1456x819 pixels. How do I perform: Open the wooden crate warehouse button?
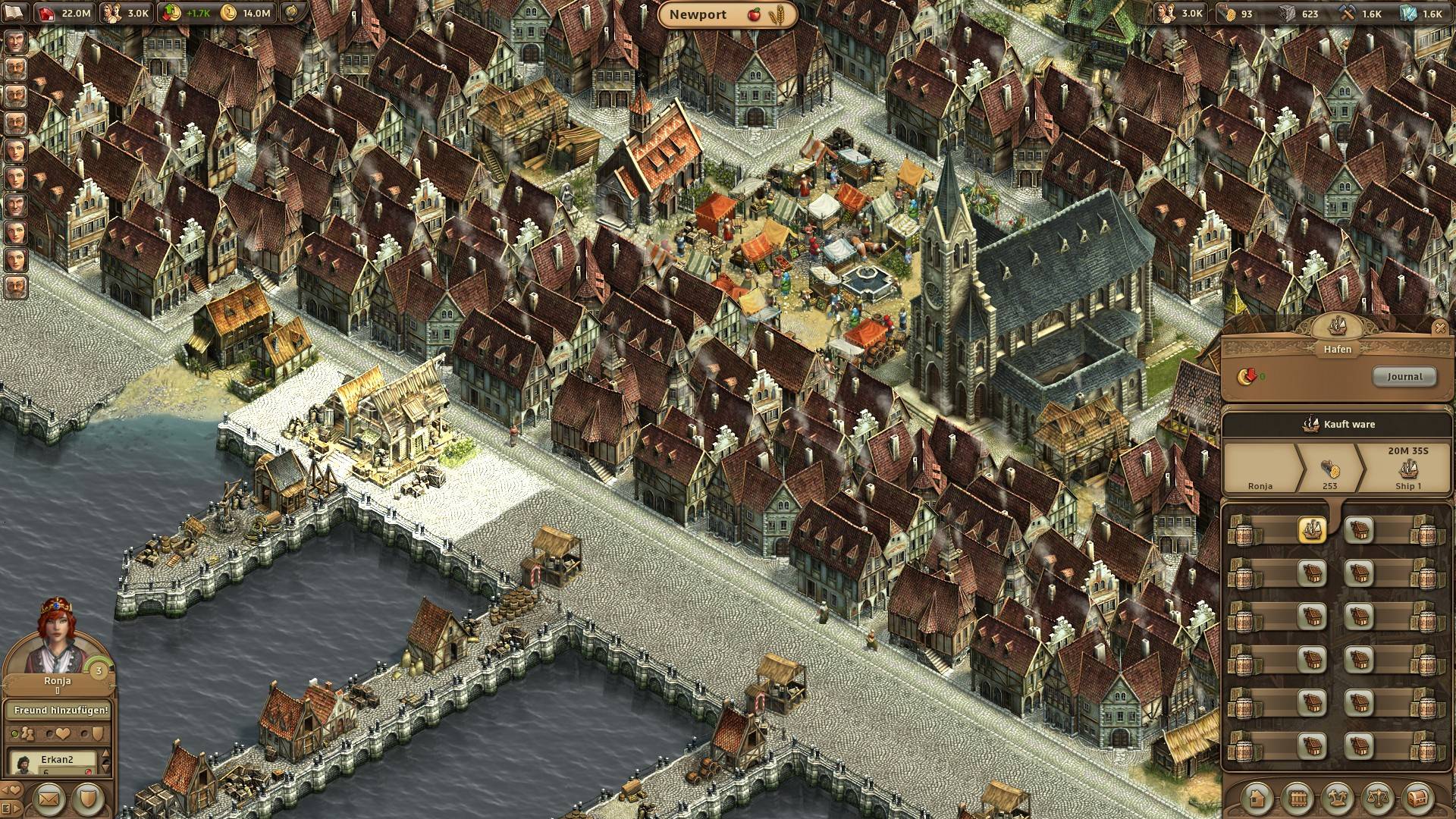click(1298, 798)
